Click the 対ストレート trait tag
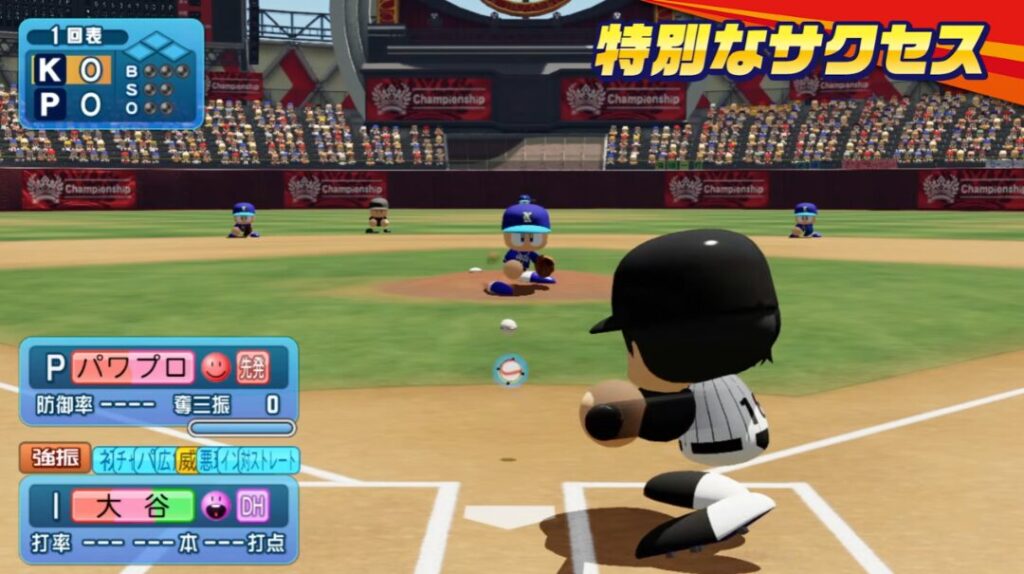This screenshot has height=574, width=1024. [x=268, y=460]
